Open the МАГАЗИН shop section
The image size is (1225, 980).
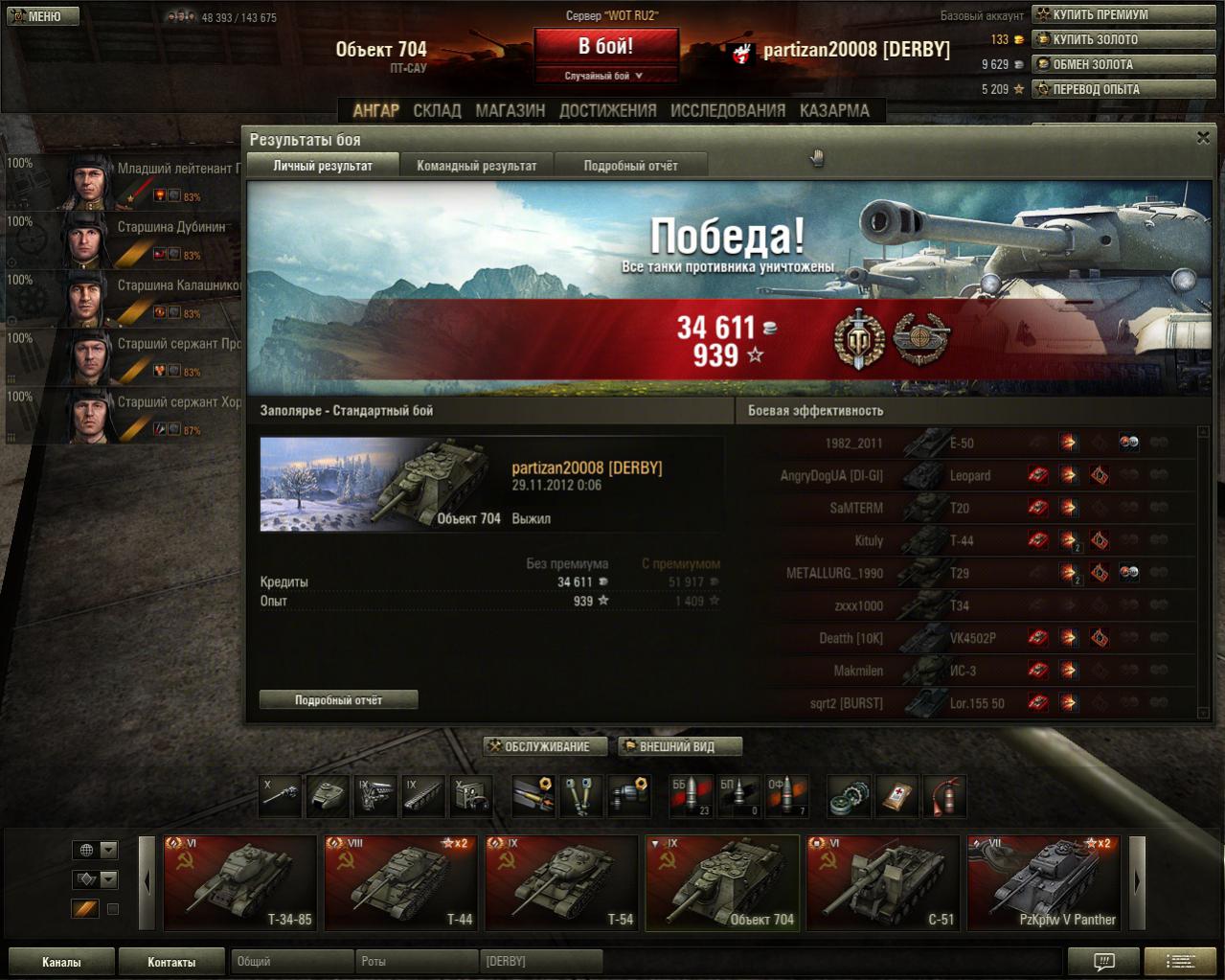pyautogui.click(x=510, y=111)
